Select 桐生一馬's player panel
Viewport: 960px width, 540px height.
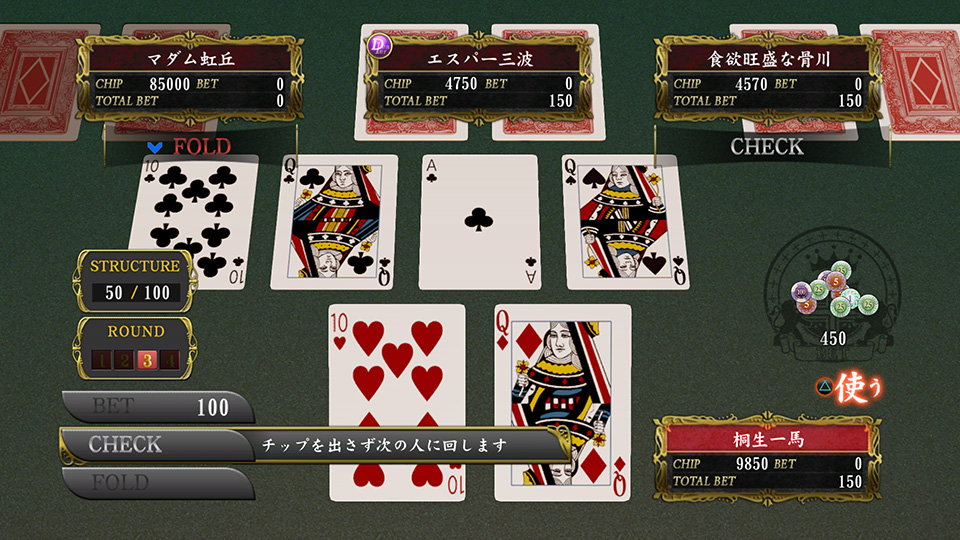(x=767, y=457)
